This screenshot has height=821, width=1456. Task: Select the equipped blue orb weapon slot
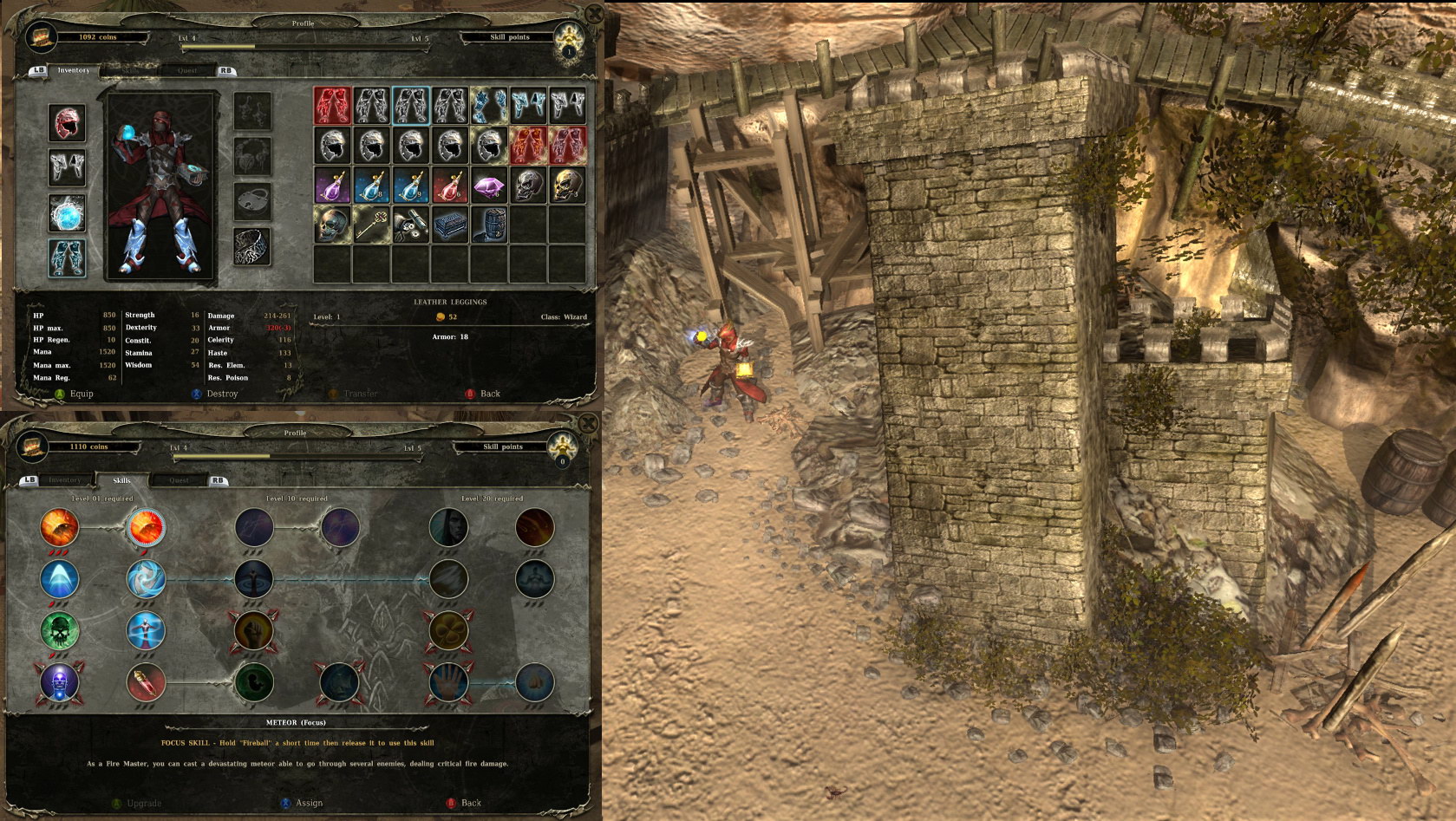[67, 213]
